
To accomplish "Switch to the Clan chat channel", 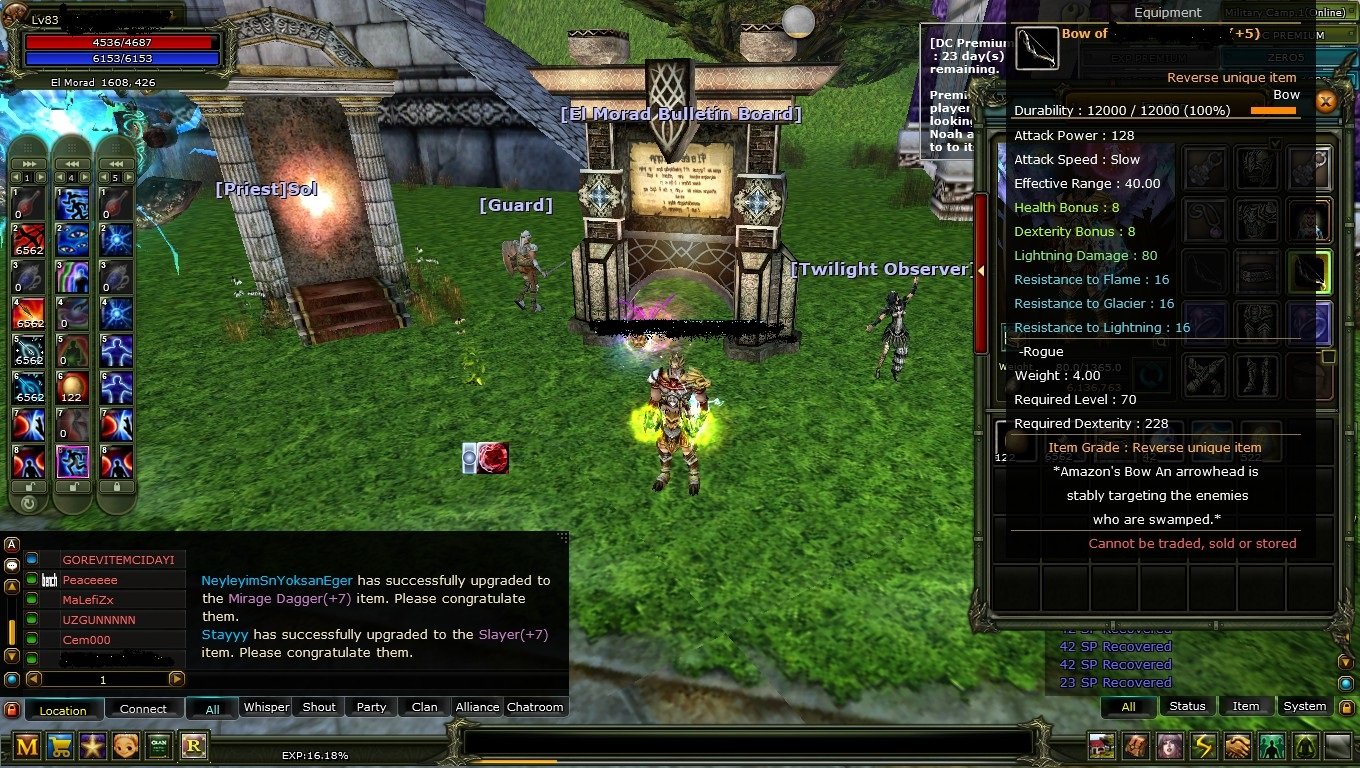I will 424,707.
